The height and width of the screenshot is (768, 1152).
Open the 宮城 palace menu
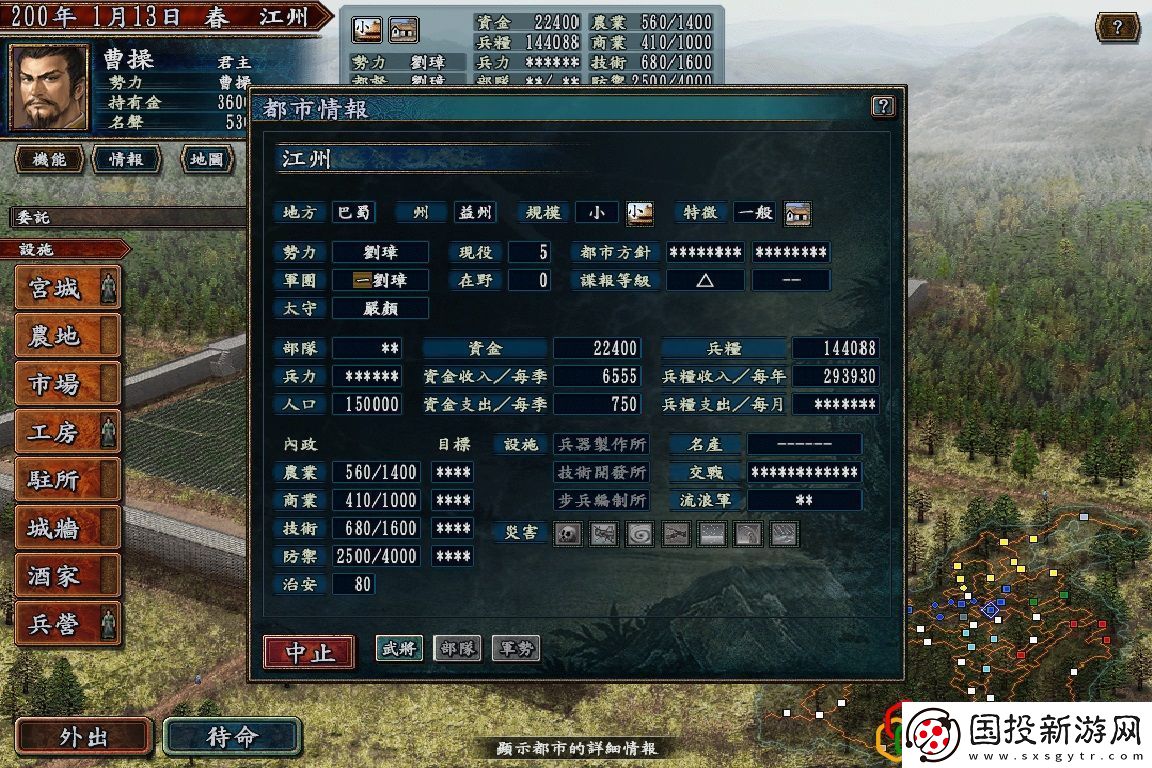[x=68, y=289]
